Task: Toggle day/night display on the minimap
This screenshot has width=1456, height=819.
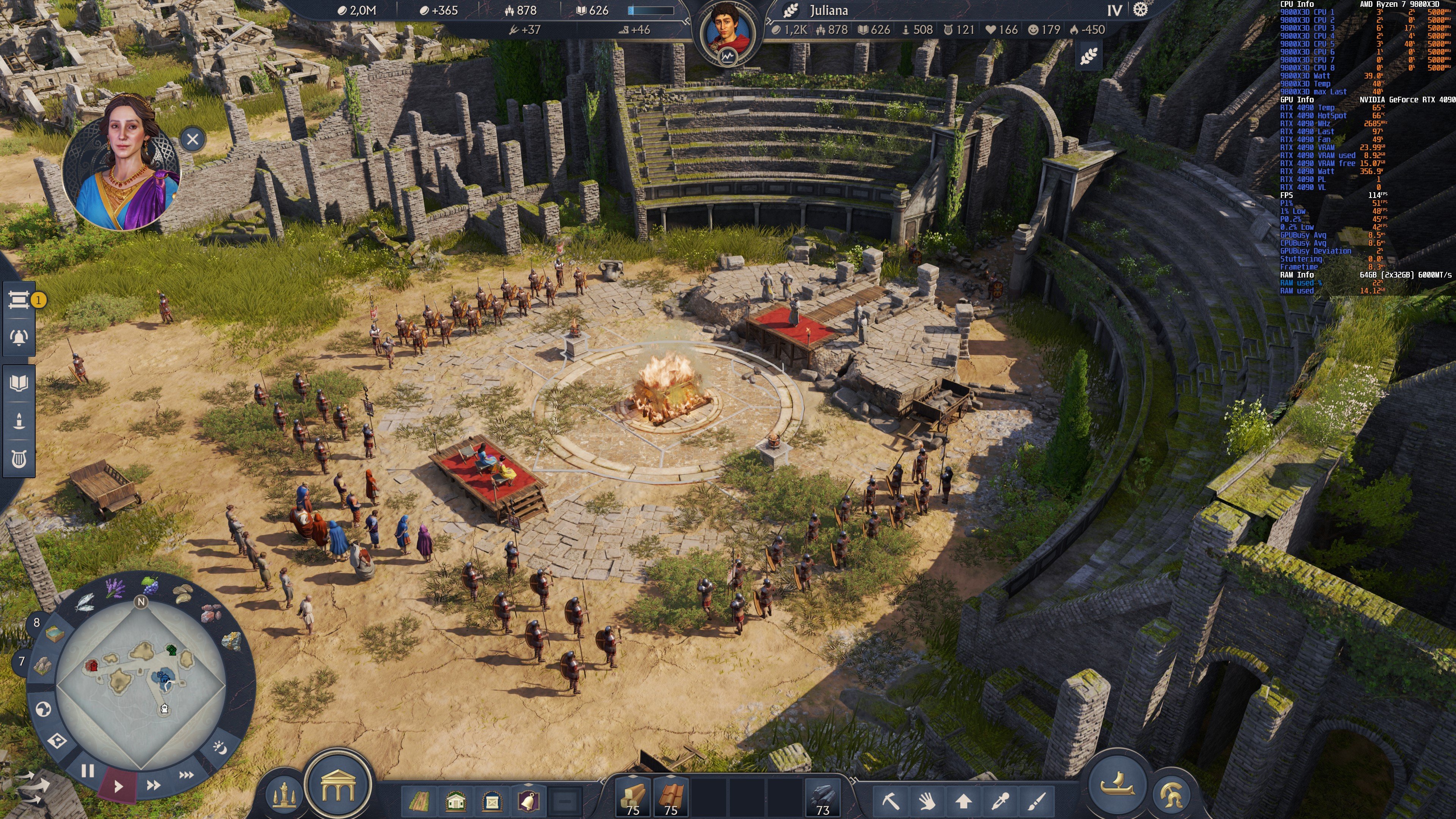Action: 220,748
